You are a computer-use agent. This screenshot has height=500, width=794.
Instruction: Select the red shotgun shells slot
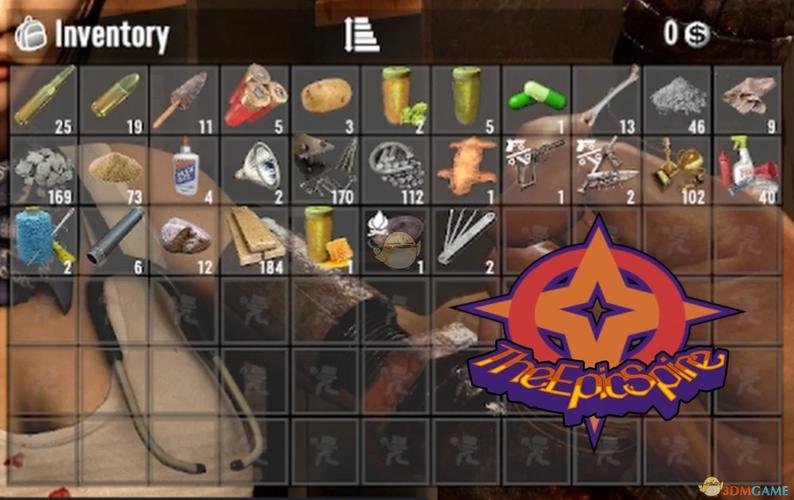(x=255, y=96)
